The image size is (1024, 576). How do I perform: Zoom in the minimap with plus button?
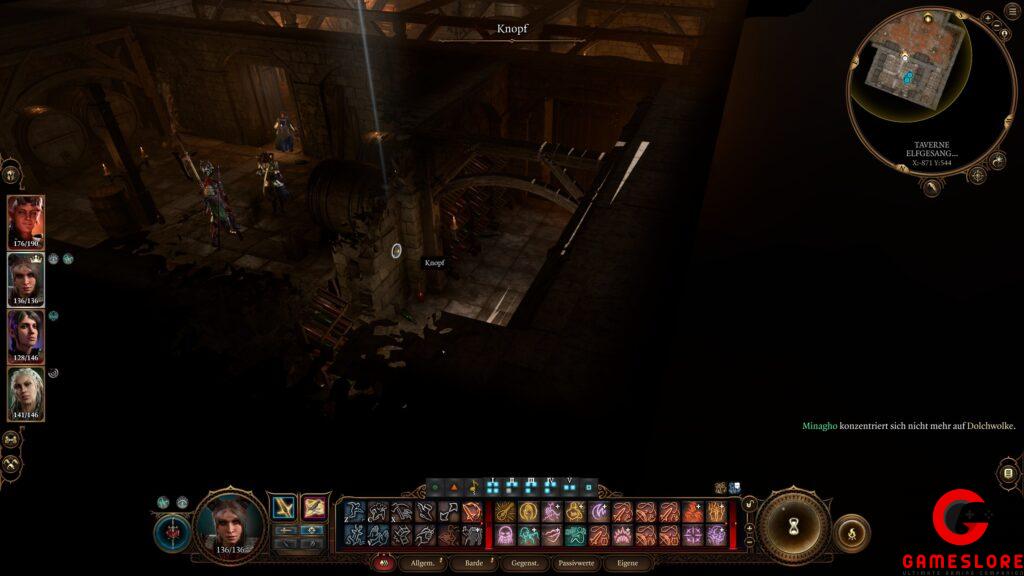click(x=987, y=19)
